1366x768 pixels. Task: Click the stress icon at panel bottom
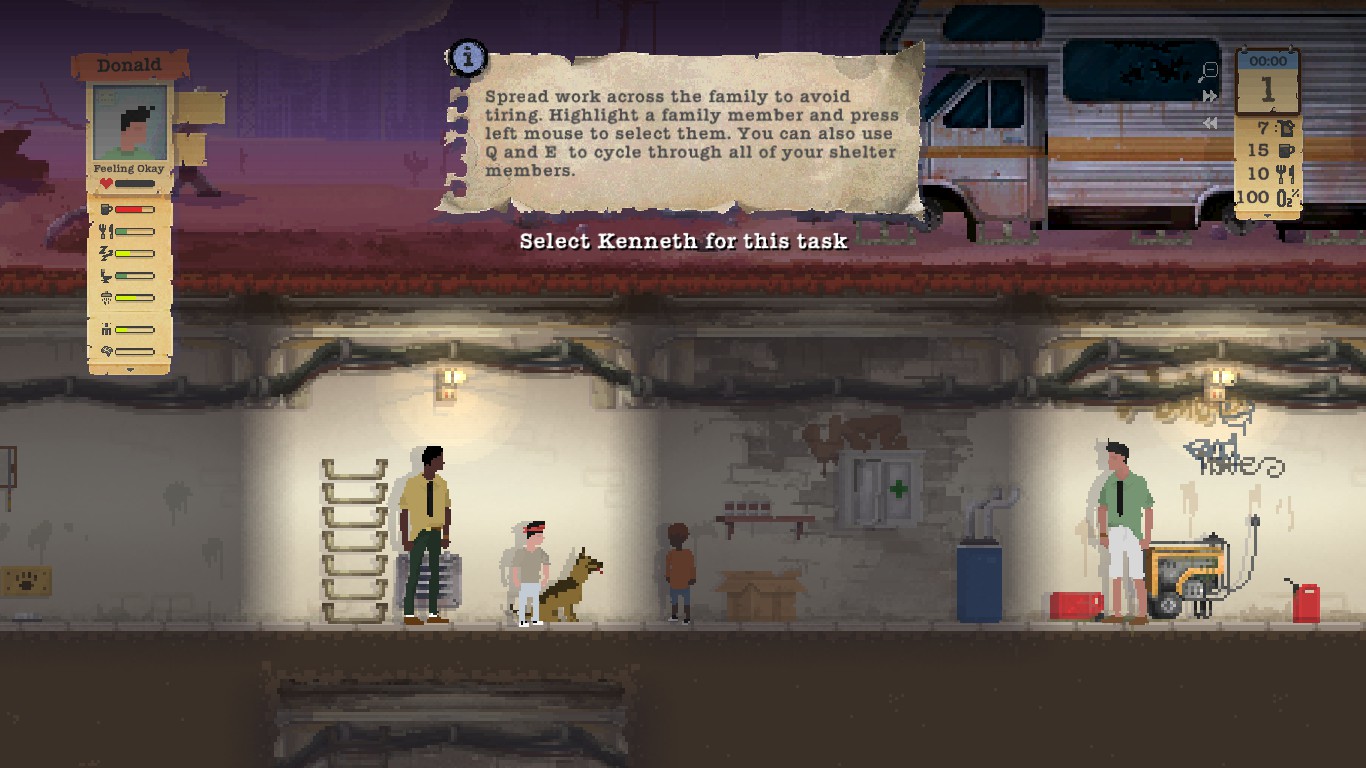click(107, 329)
